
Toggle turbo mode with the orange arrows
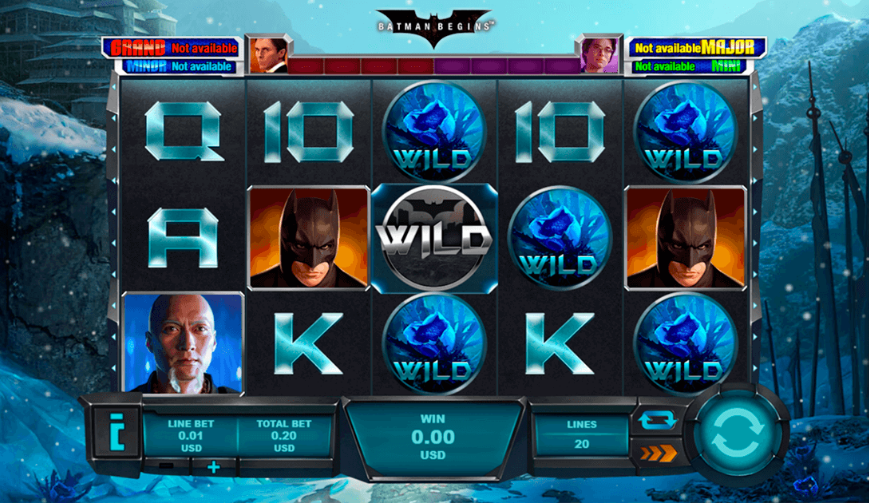coord(657,453)
